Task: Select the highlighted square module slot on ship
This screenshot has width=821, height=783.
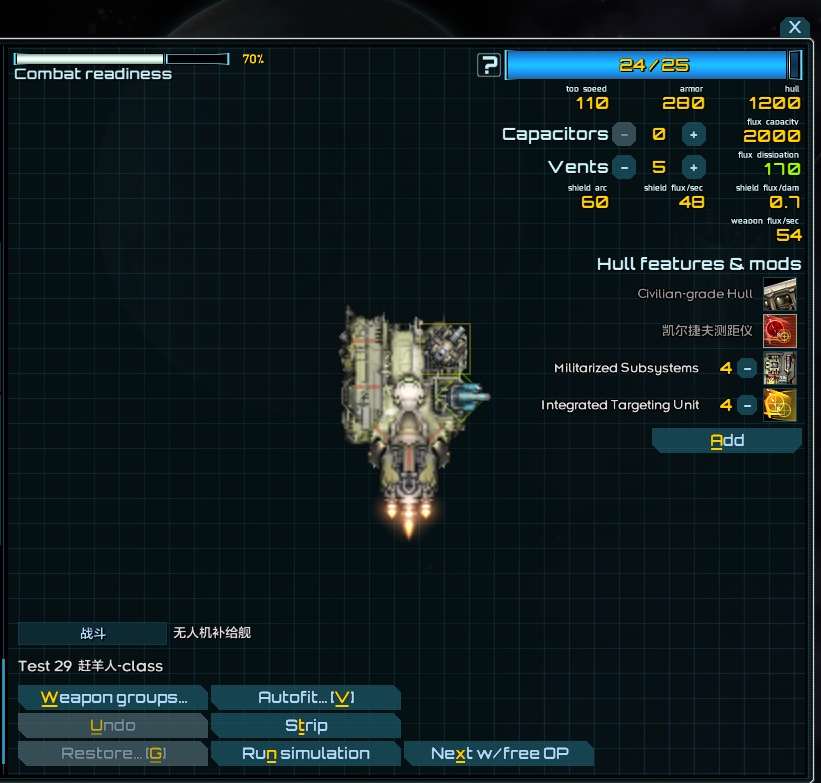Action: 445,349
